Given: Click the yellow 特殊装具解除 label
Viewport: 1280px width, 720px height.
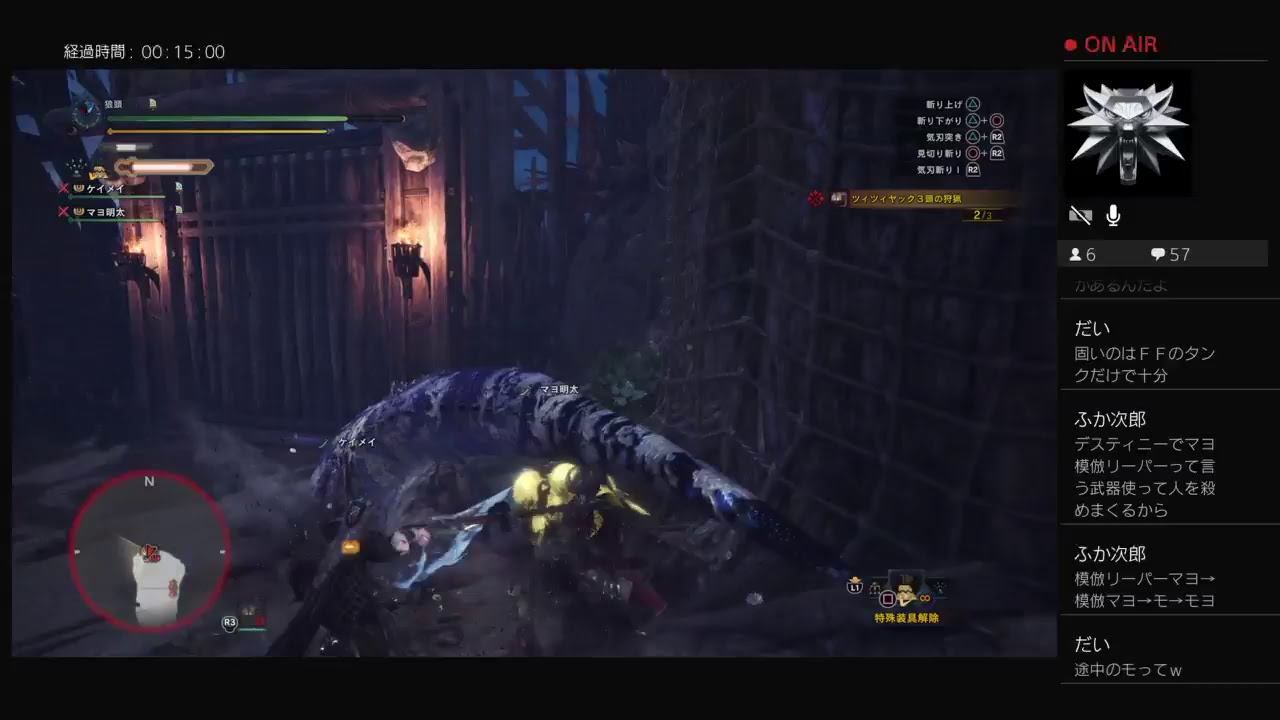Looking at the screenshot, I should point(907,618).
